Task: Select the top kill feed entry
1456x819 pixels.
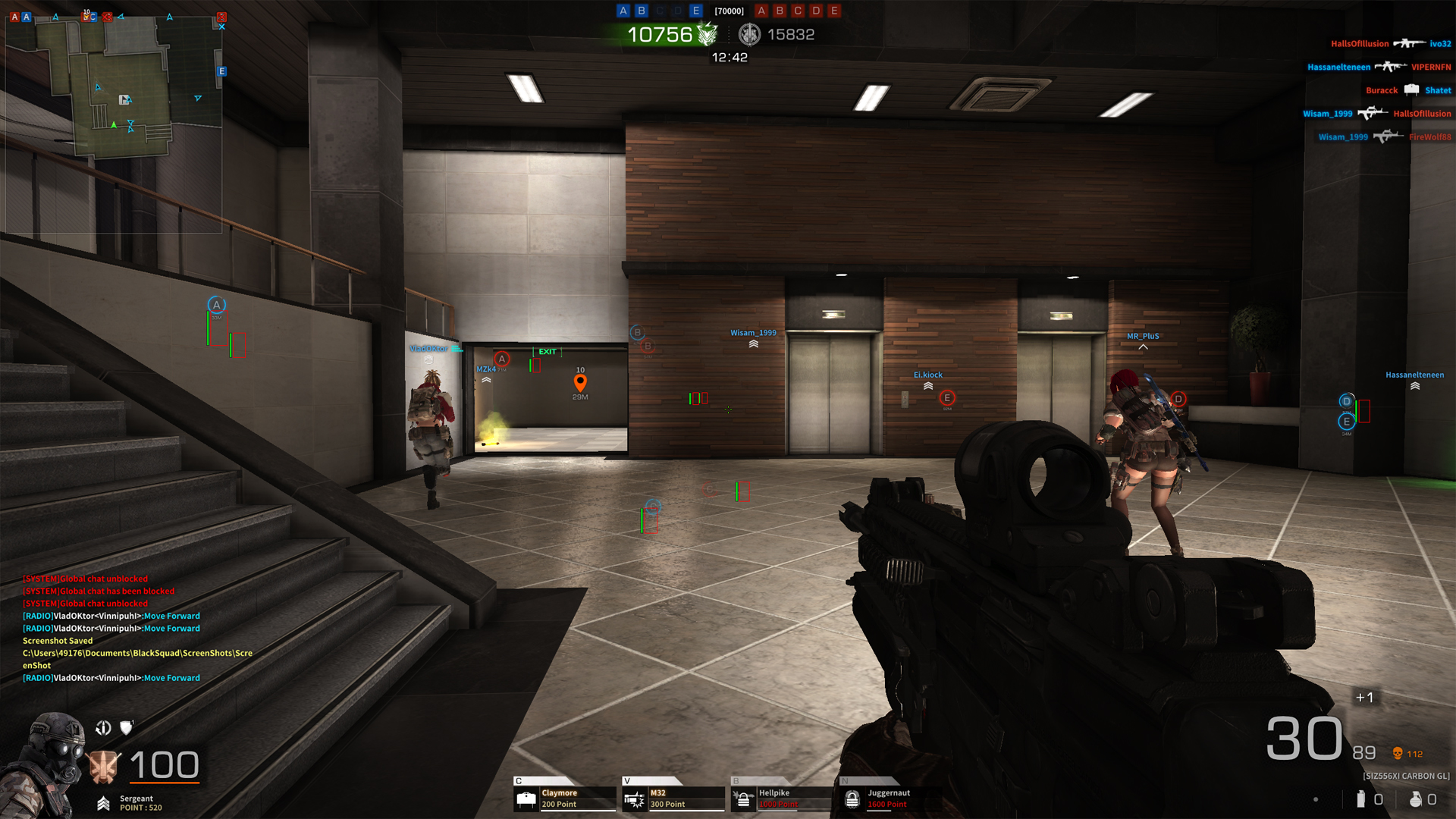Action: tap(1390, 44)
